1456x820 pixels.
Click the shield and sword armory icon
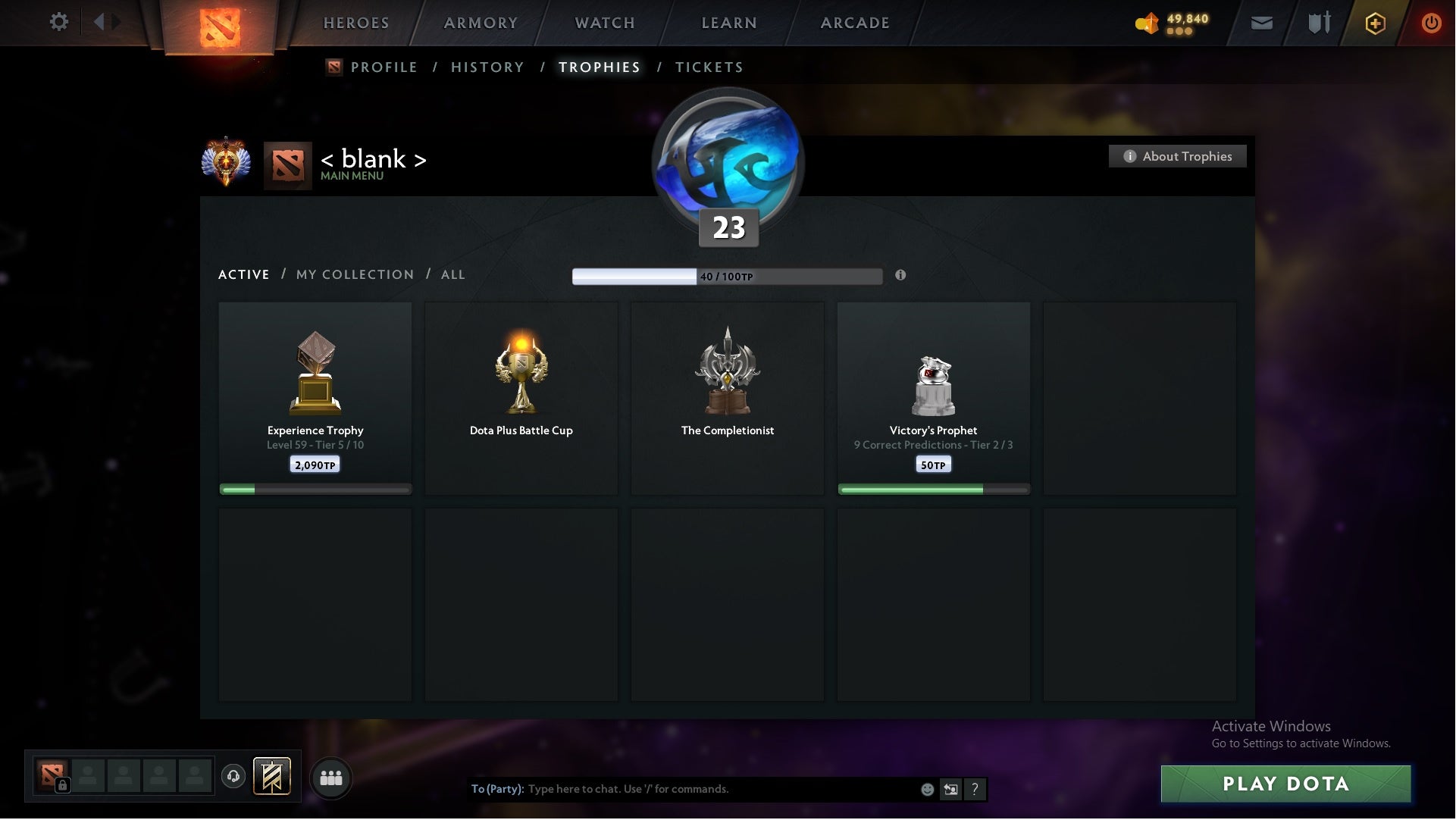pyautogui.click(x=1319, y=23)
